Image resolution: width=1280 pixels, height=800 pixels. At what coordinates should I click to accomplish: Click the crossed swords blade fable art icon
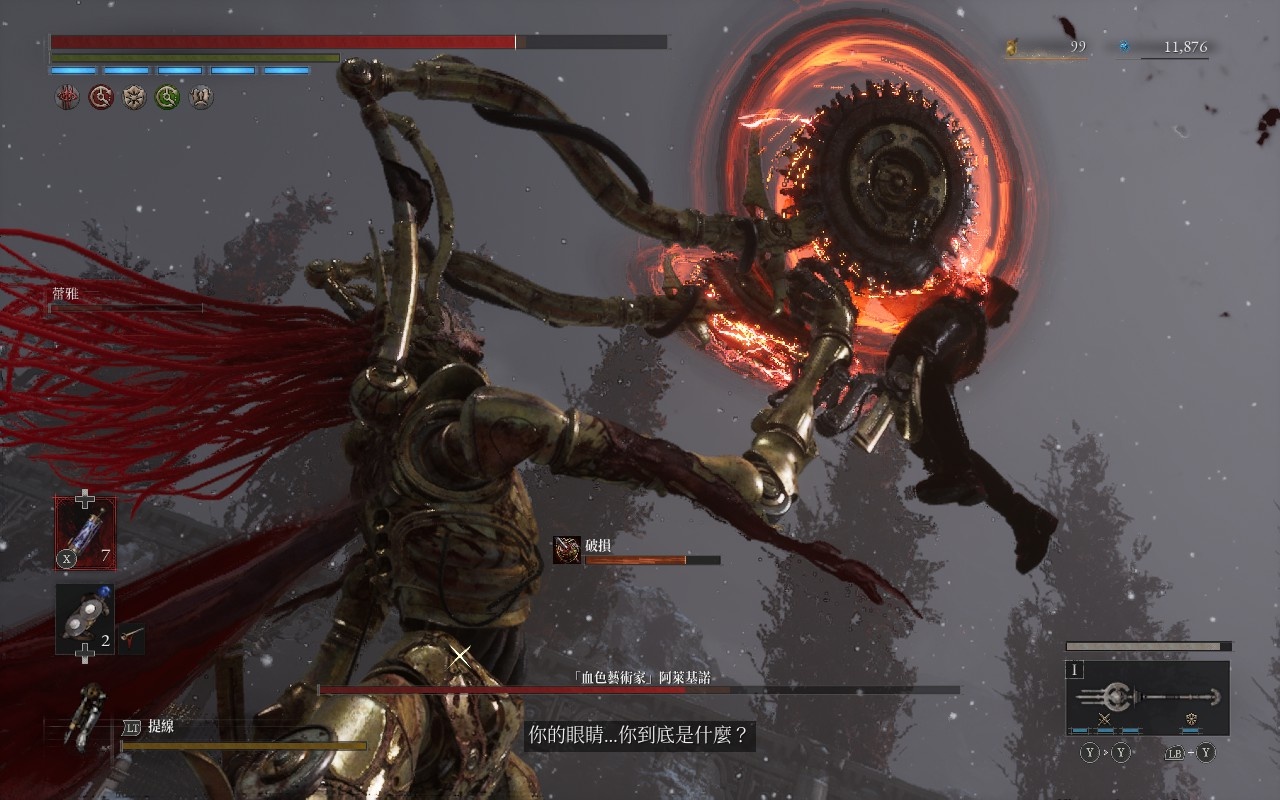[1105, 719]
